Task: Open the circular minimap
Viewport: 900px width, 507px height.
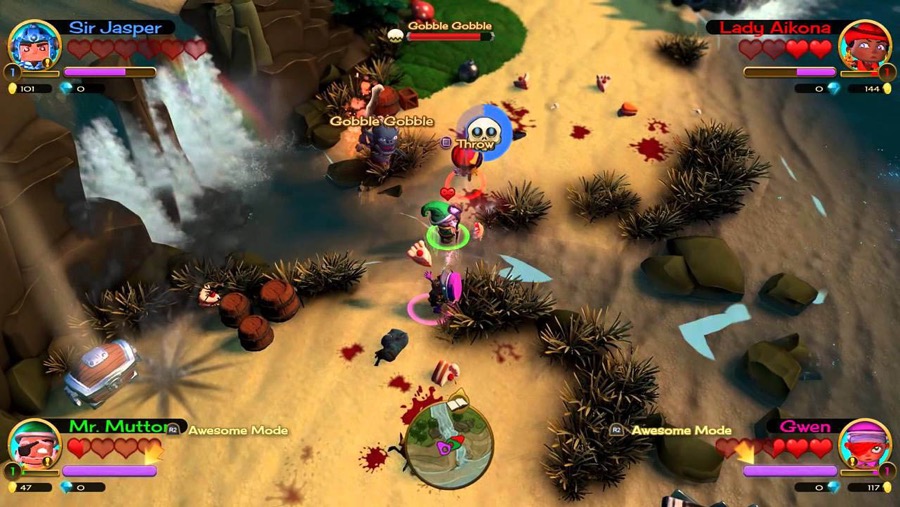Action: (449, 442)
